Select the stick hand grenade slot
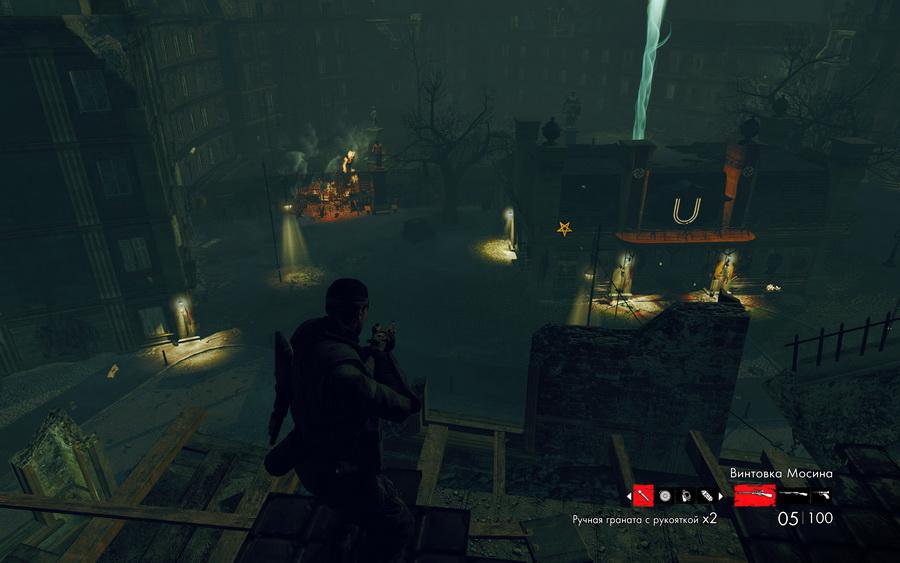Image resolution: width=900 pixels, height=563 pixels. pyautogui.click(x=643, y=495)
